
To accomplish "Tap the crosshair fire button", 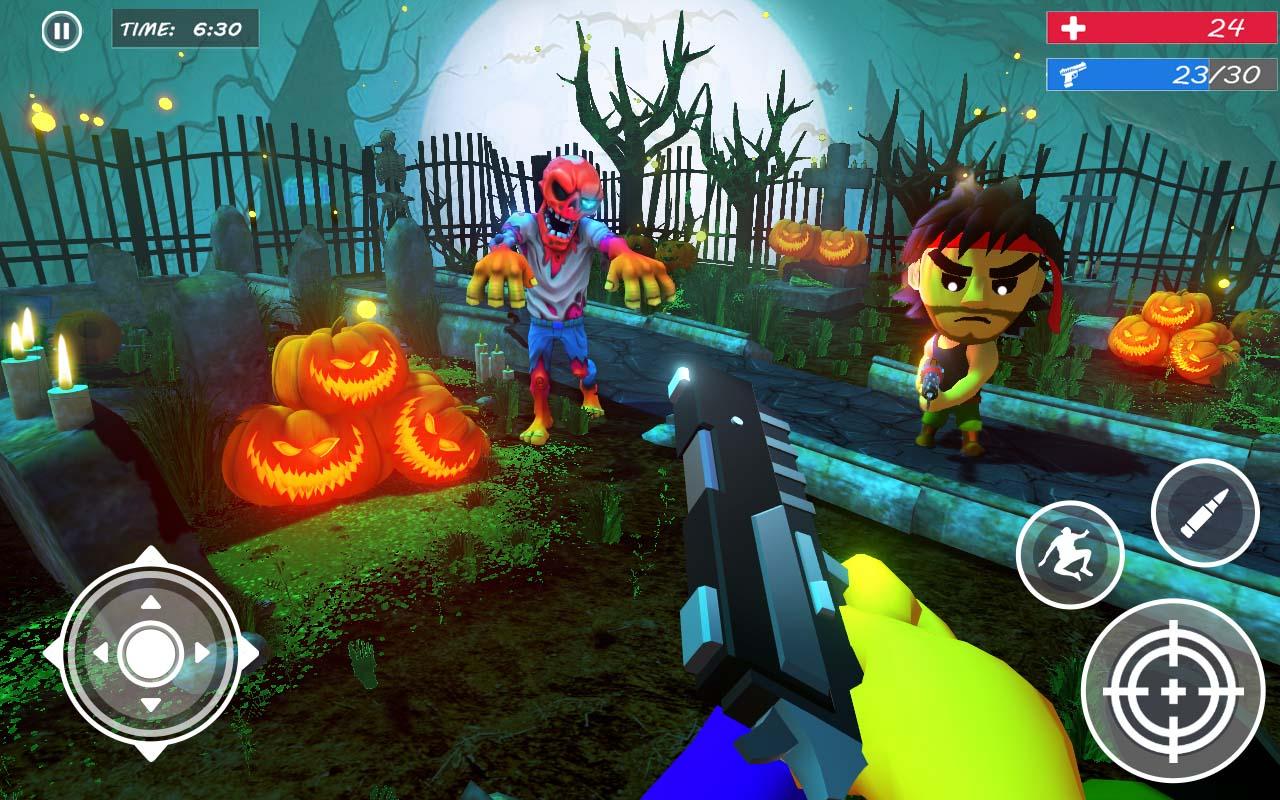I will click(x=1173, y=692).
